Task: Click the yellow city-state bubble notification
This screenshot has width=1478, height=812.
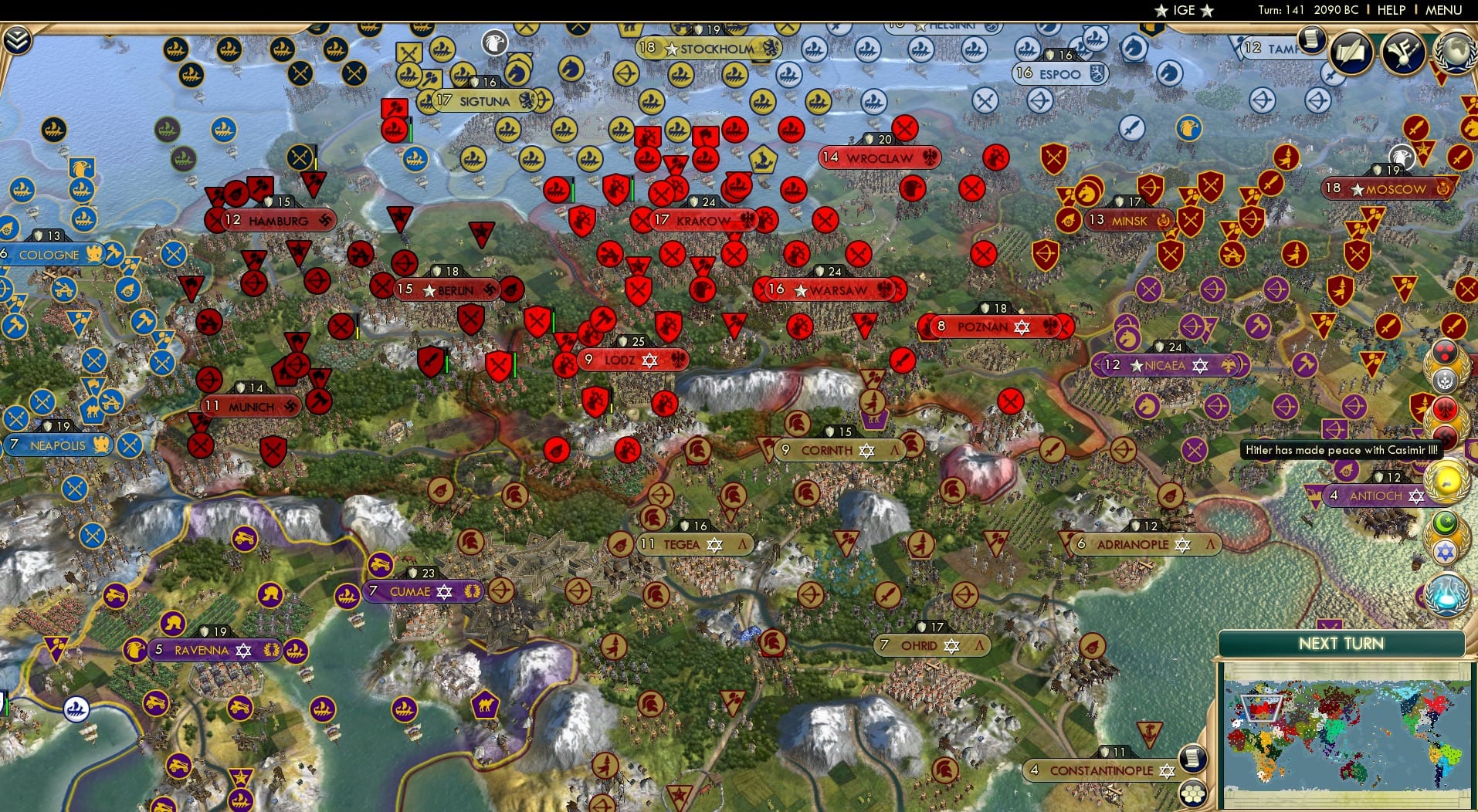Action: coord(1446,480)
